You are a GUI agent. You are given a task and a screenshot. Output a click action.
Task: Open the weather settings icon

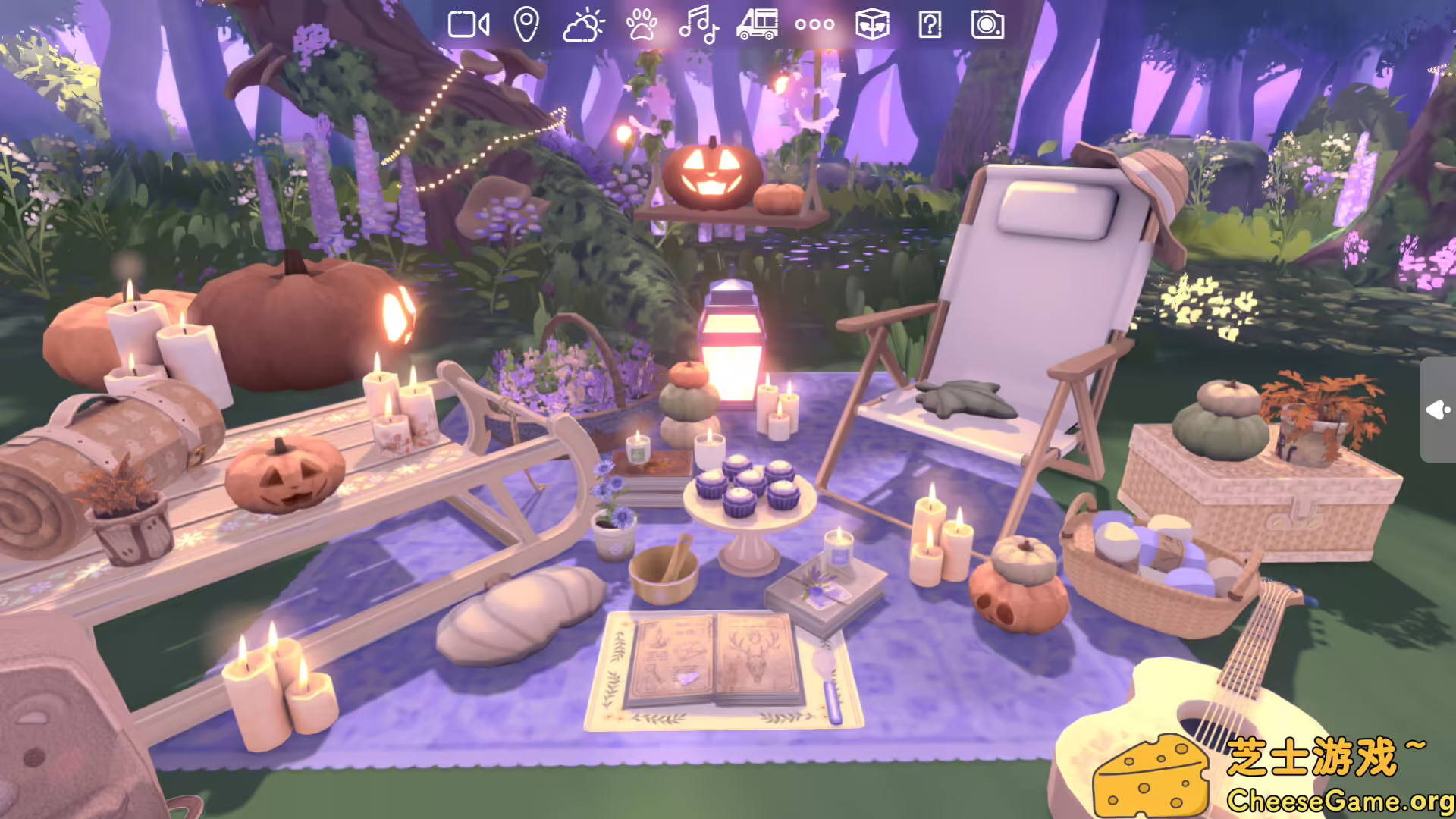click(582, 26)
